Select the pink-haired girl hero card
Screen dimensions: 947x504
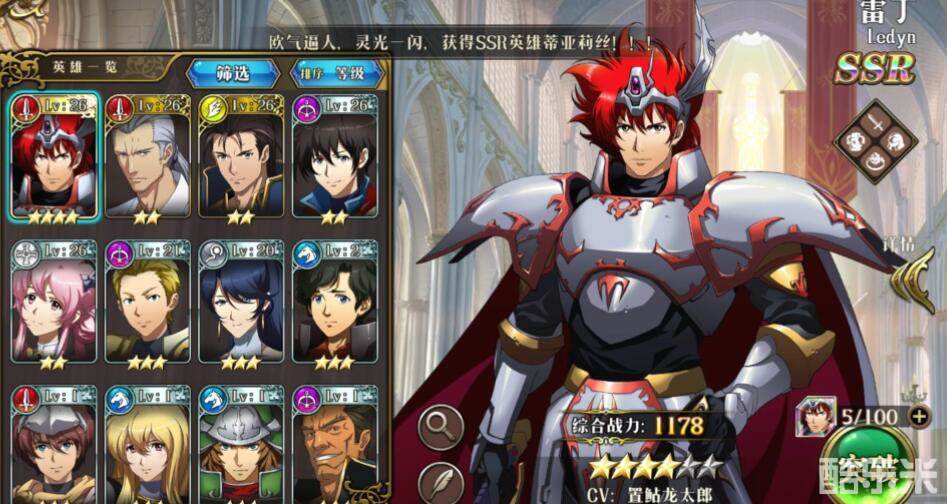point(55,304)
